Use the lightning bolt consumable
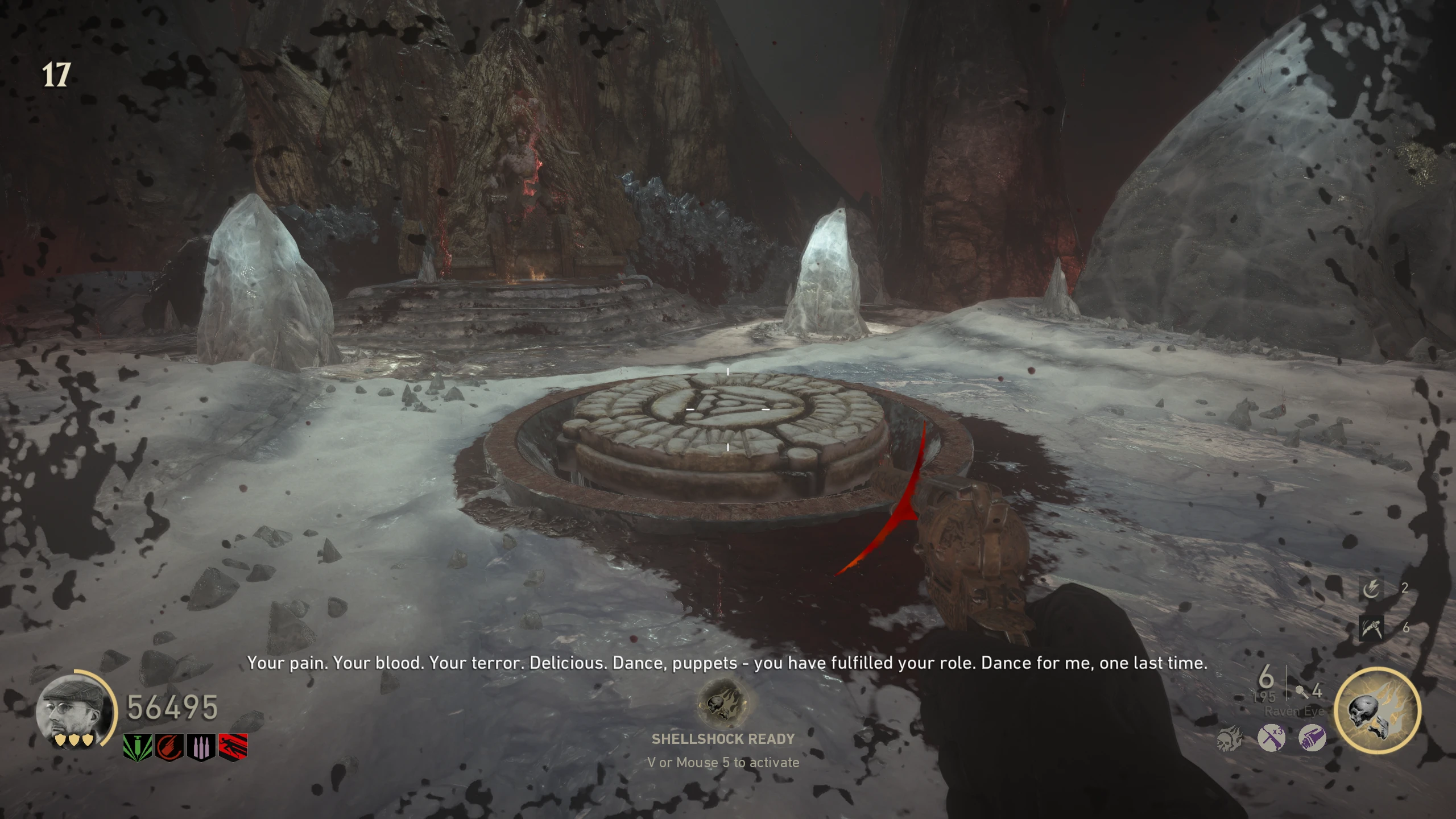Image resolution: width=1456 pixels, height=819 pixels. click(1371, 588)
